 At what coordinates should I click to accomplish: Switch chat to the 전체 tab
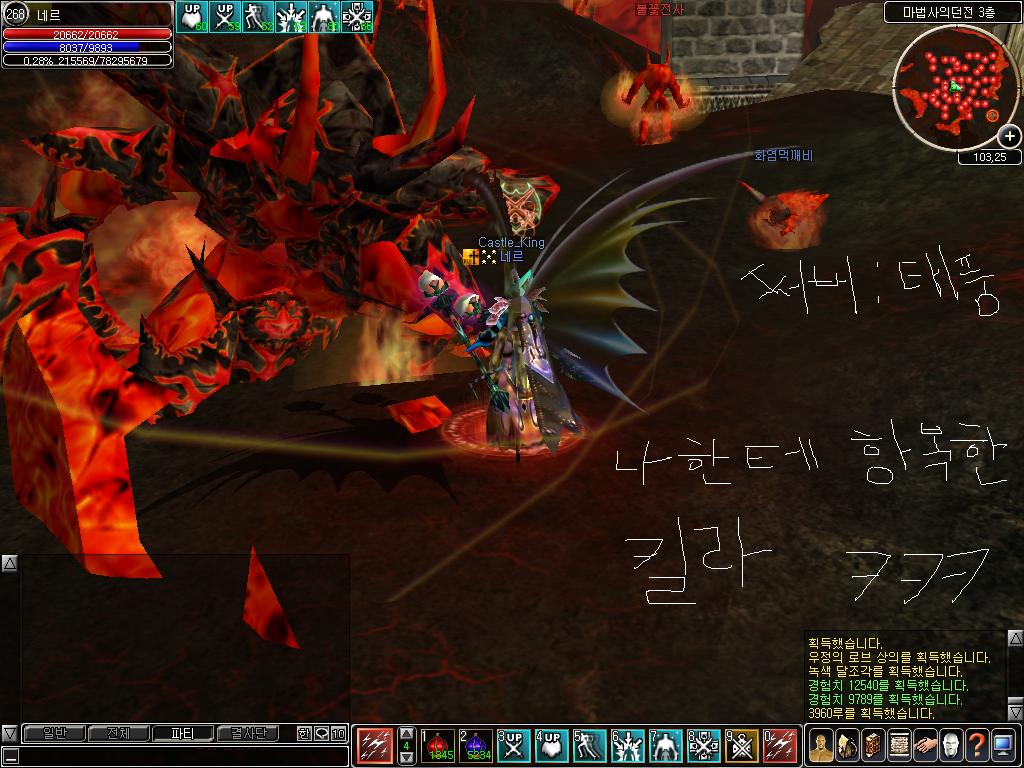tap(118, 733)
